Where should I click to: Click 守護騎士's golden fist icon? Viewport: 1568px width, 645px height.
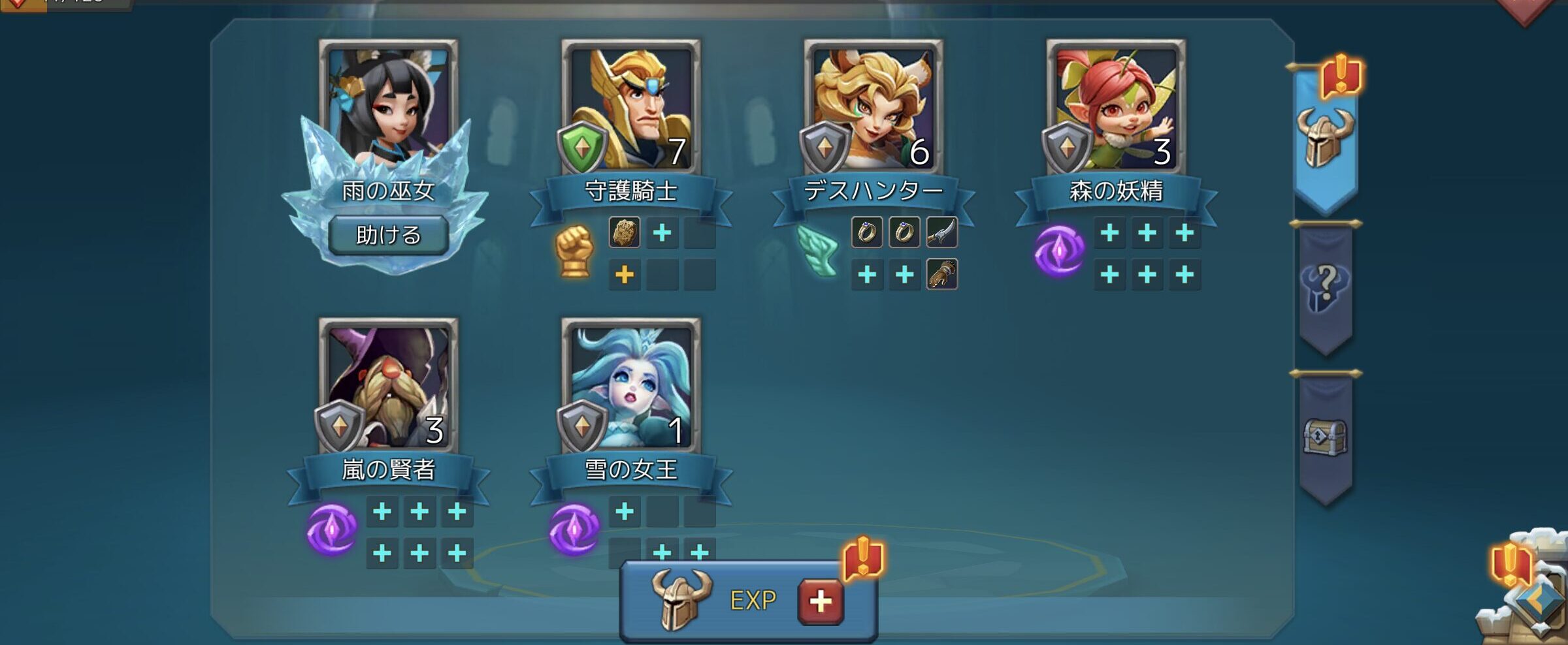574,251
